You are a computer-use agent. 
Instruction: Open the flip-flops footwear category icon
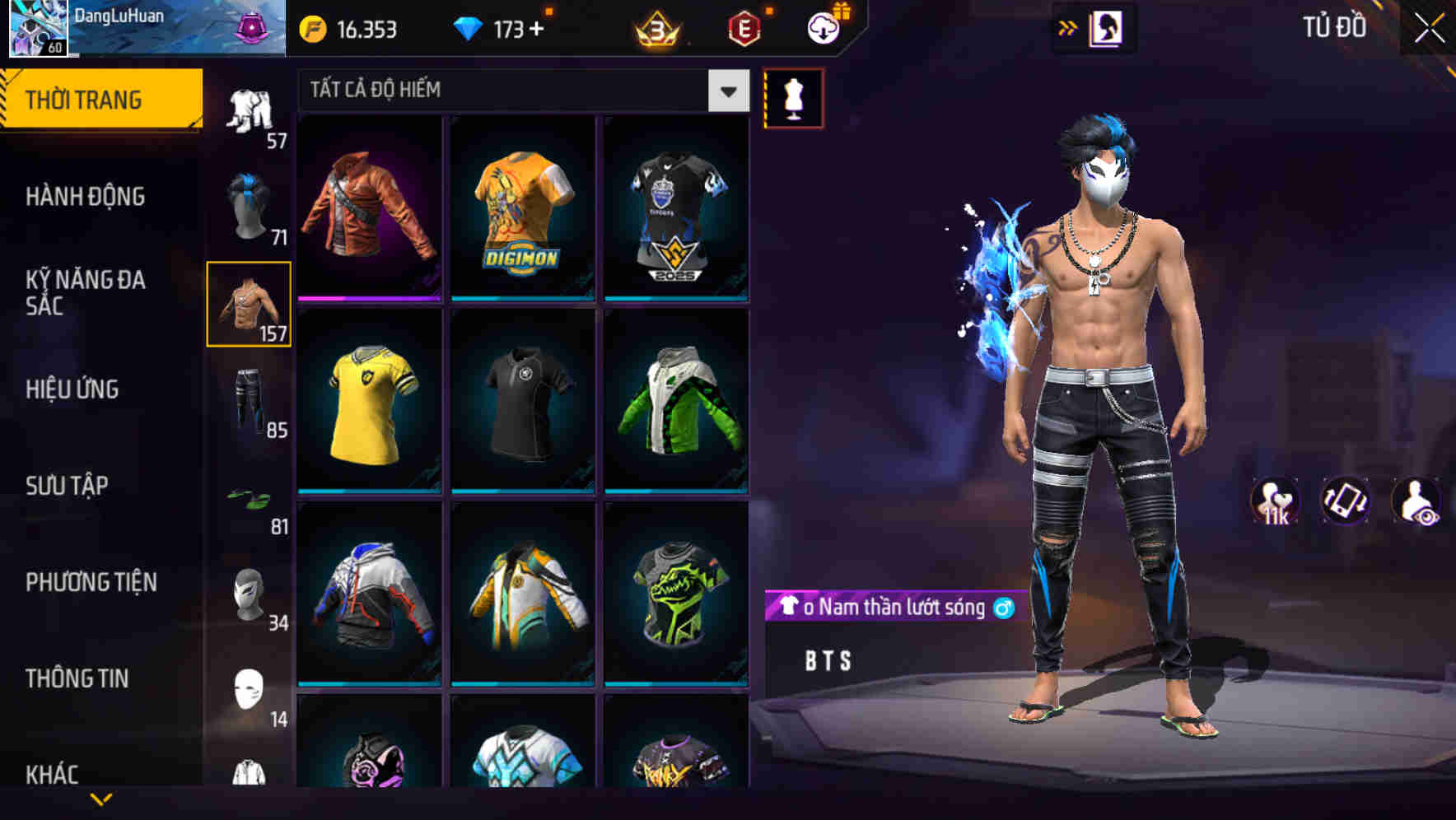(x=250, y=498)
